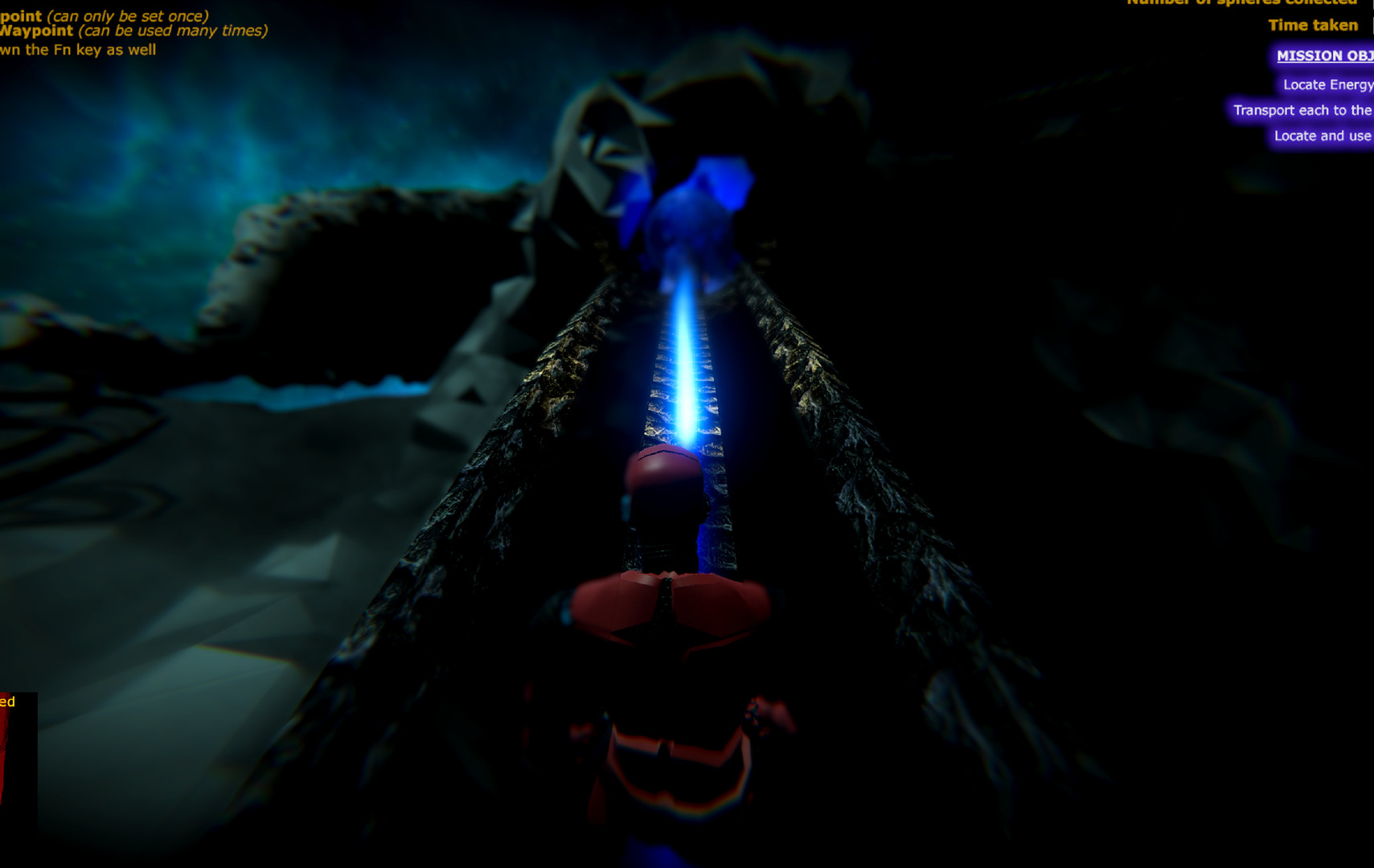Screen dimensions: 1374x868
Task: Expand the MISSION OBJ objectives list
Action: point(1323,55)
